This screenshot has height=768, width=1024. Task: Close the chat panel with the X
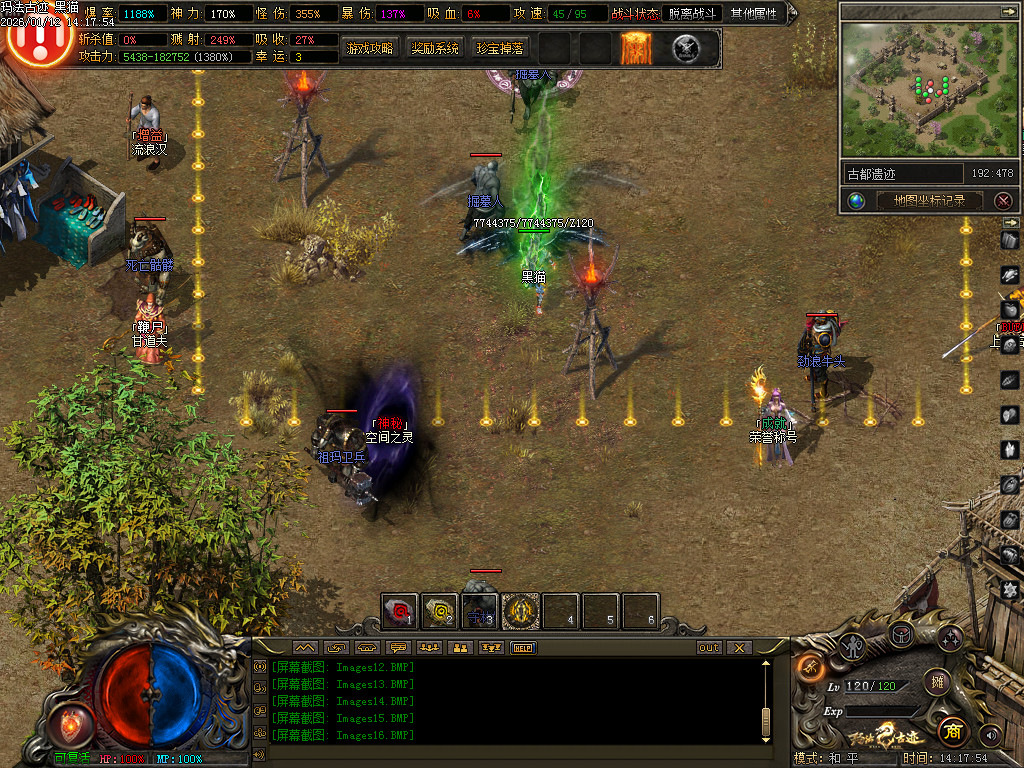pos(738,648)
